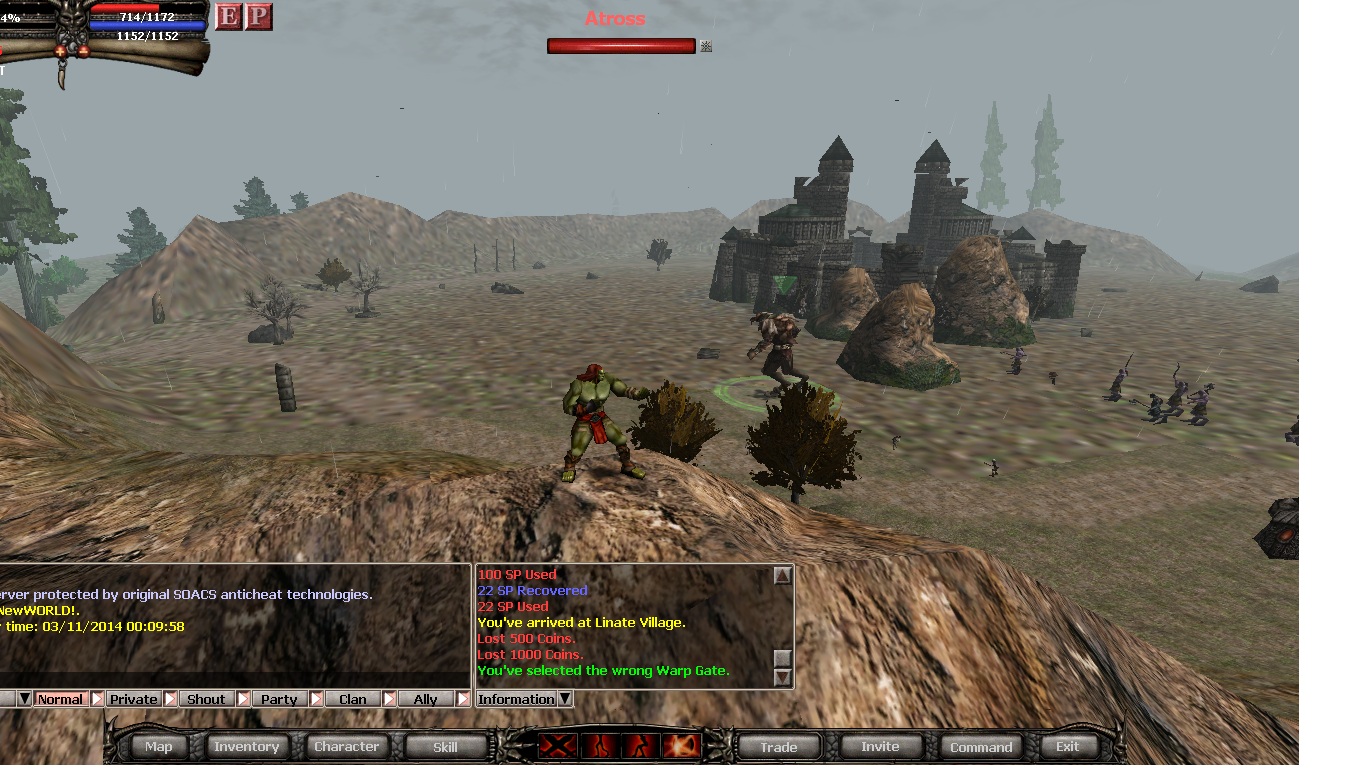The image size is (1366, 768).
Task: Open the Information log dropdown arrow
Action: [565, 699]
